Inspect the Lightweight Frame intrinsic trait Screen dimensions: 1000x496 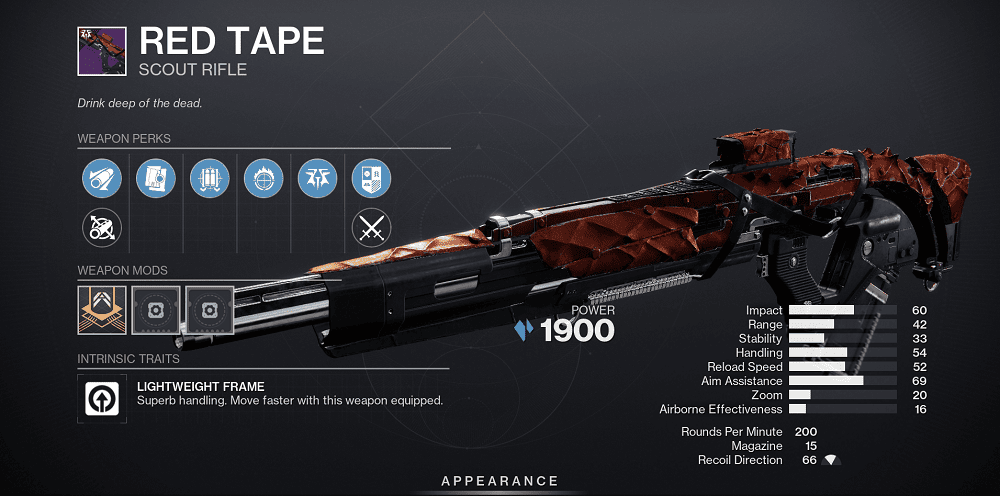click(101, 394)
